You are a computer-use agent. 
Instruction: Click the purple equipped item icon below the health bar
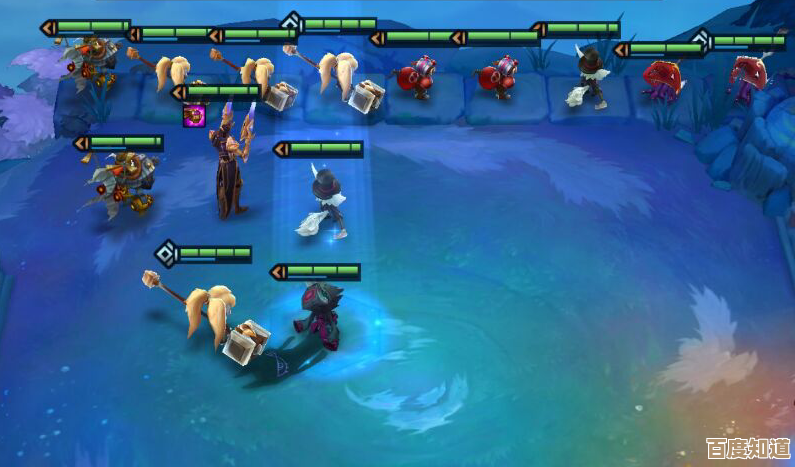tap(192, 115)
